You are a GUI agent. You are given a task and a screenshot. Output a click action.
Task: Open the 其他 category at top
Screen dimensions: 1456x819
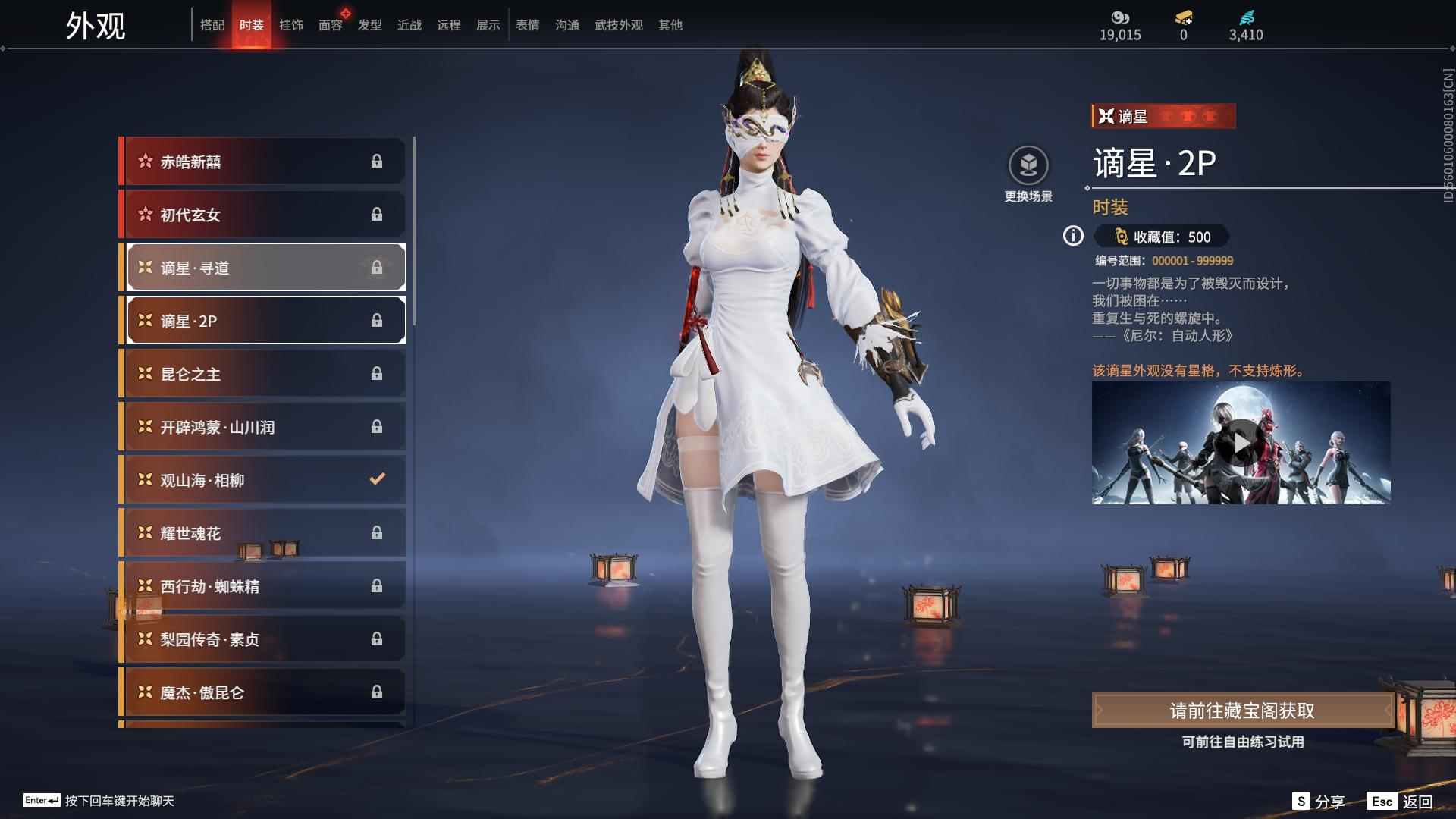coord(669,25)
